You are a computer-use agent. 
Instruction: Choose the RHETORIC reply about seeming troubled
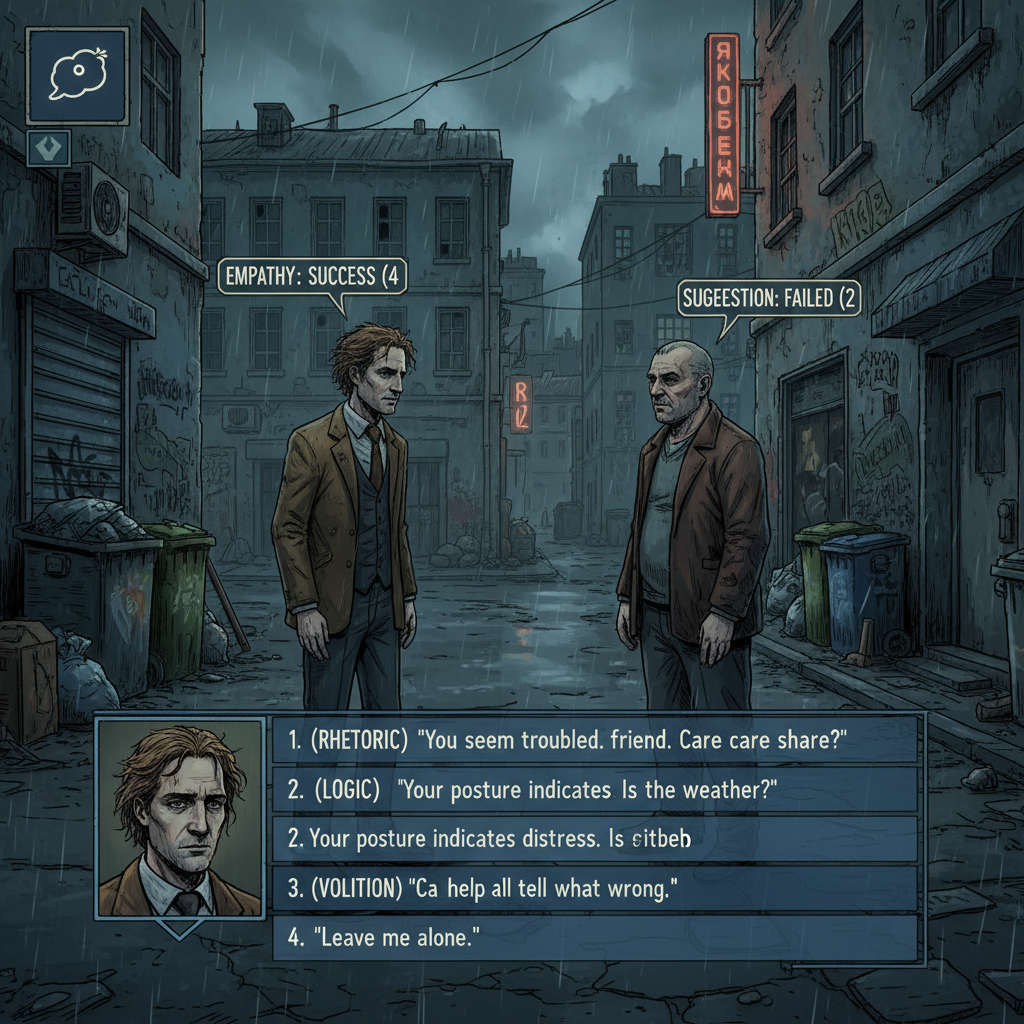[595, 740]
